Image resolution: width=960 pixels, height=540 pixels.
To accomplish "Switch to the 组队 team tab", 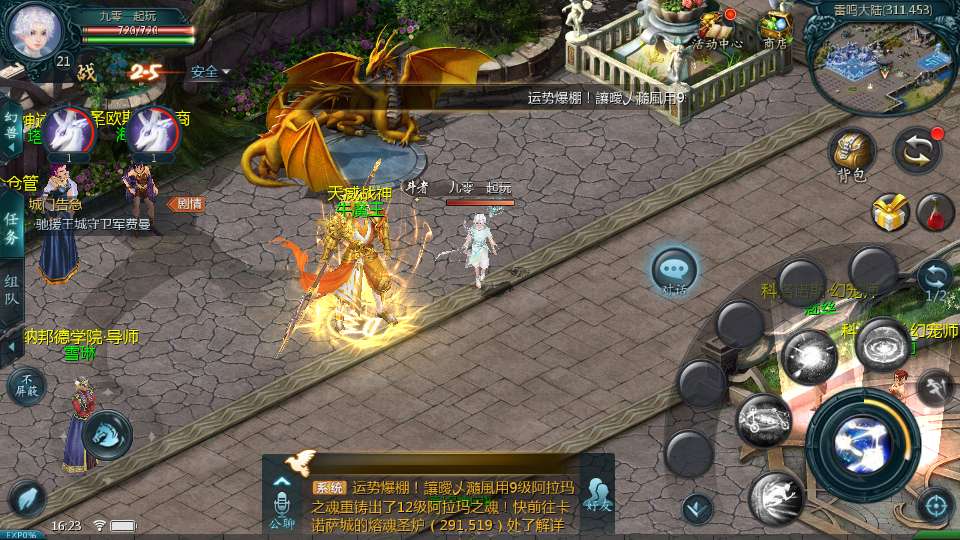I will [x=11, y=291].
